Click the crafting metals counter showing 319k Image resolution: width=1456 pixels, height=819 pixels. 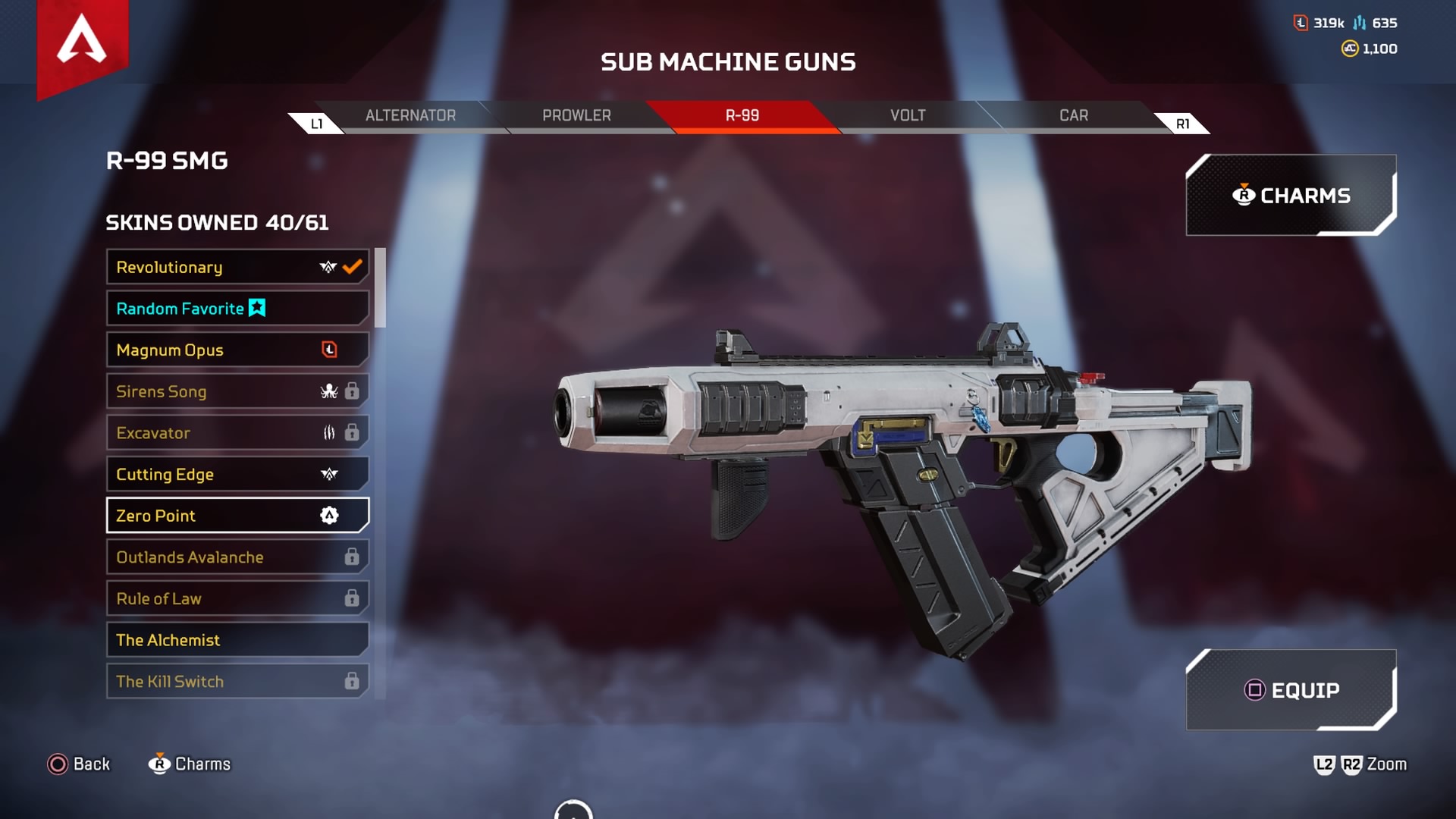(1301, 23)
